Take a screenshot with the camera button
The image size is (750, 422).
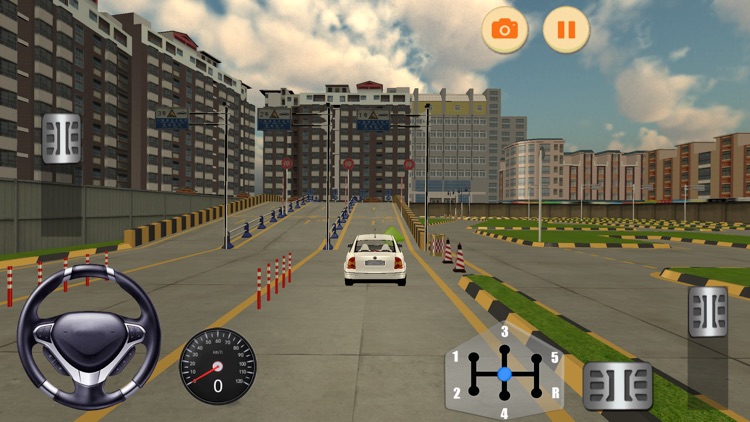[505, 30]
